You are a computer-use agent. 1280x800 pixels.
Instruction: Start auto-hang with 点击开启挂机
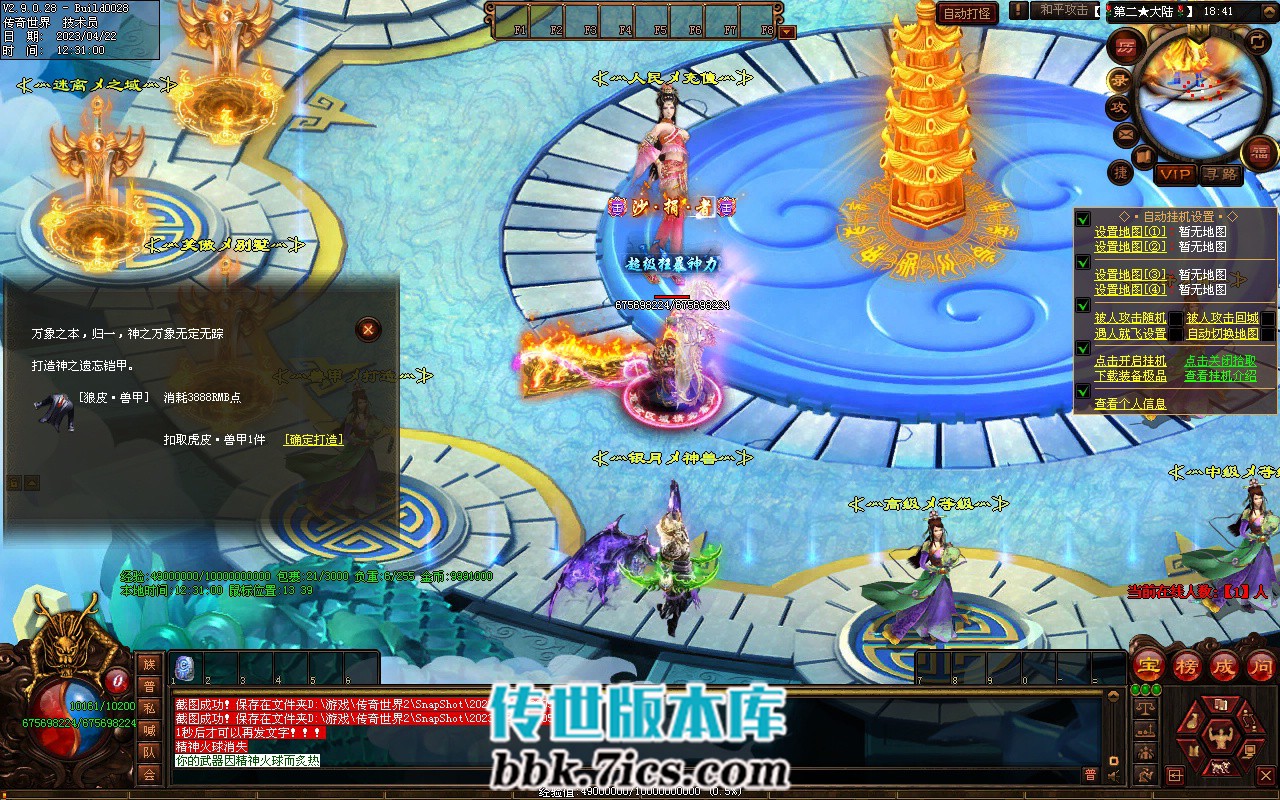1130,361
